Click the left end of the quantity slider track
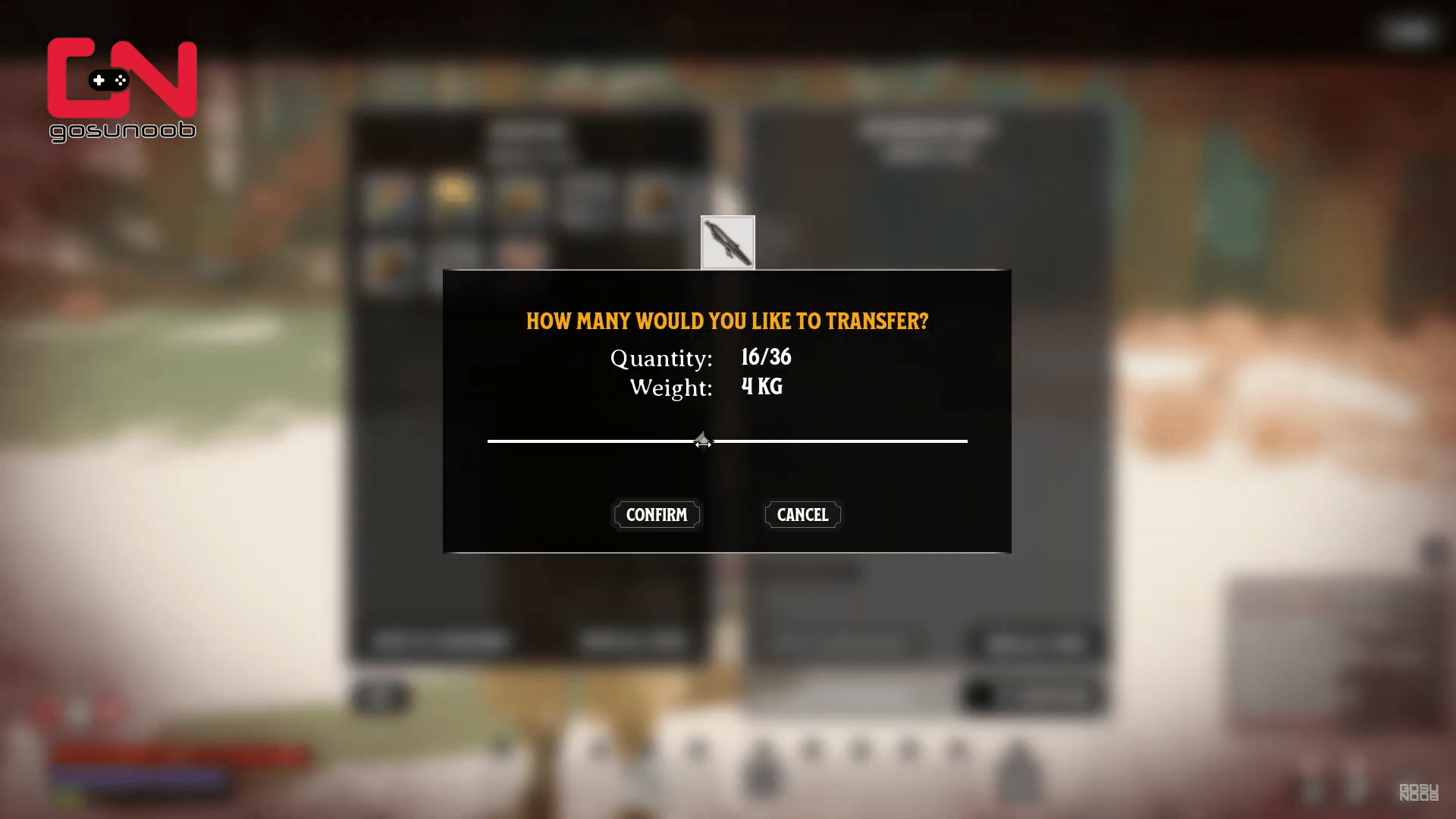Image resolution: width=1456 pixels, height=819 pixels. click(x=489, y=441)
